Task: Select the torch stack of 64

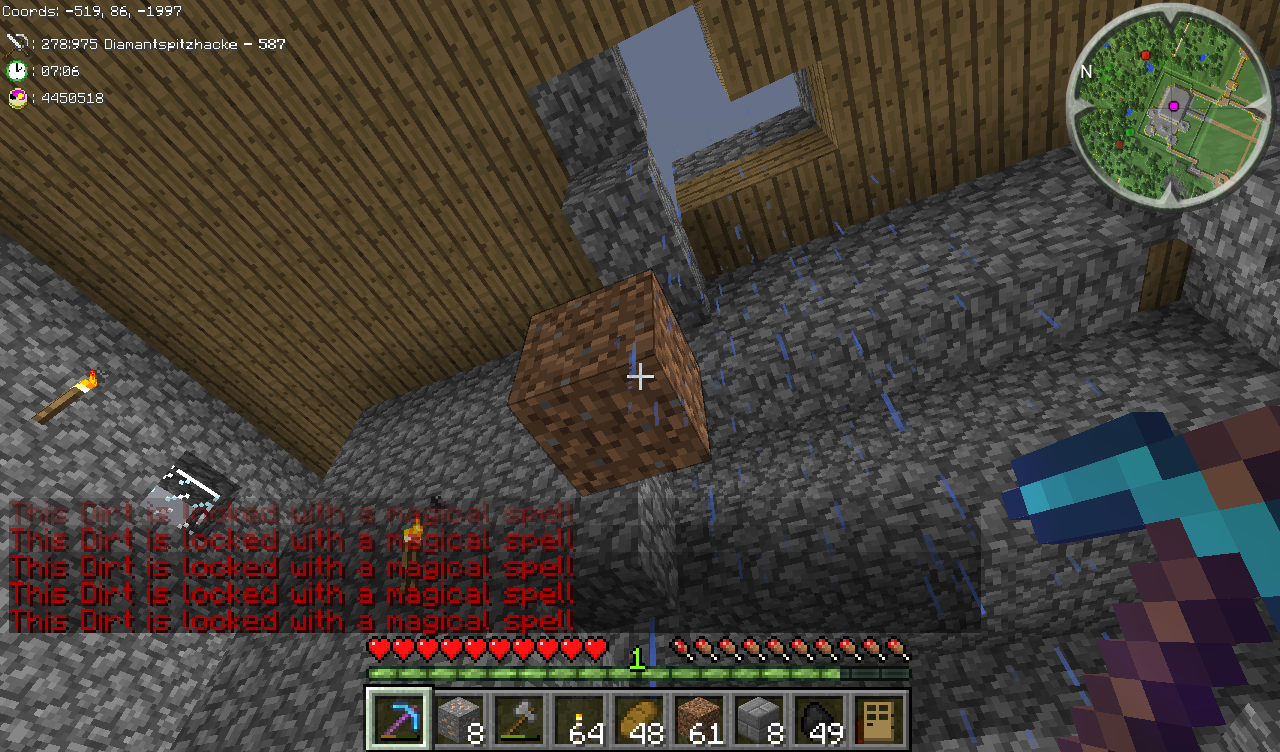Action: pyautogui.click(x=579, y=718)
